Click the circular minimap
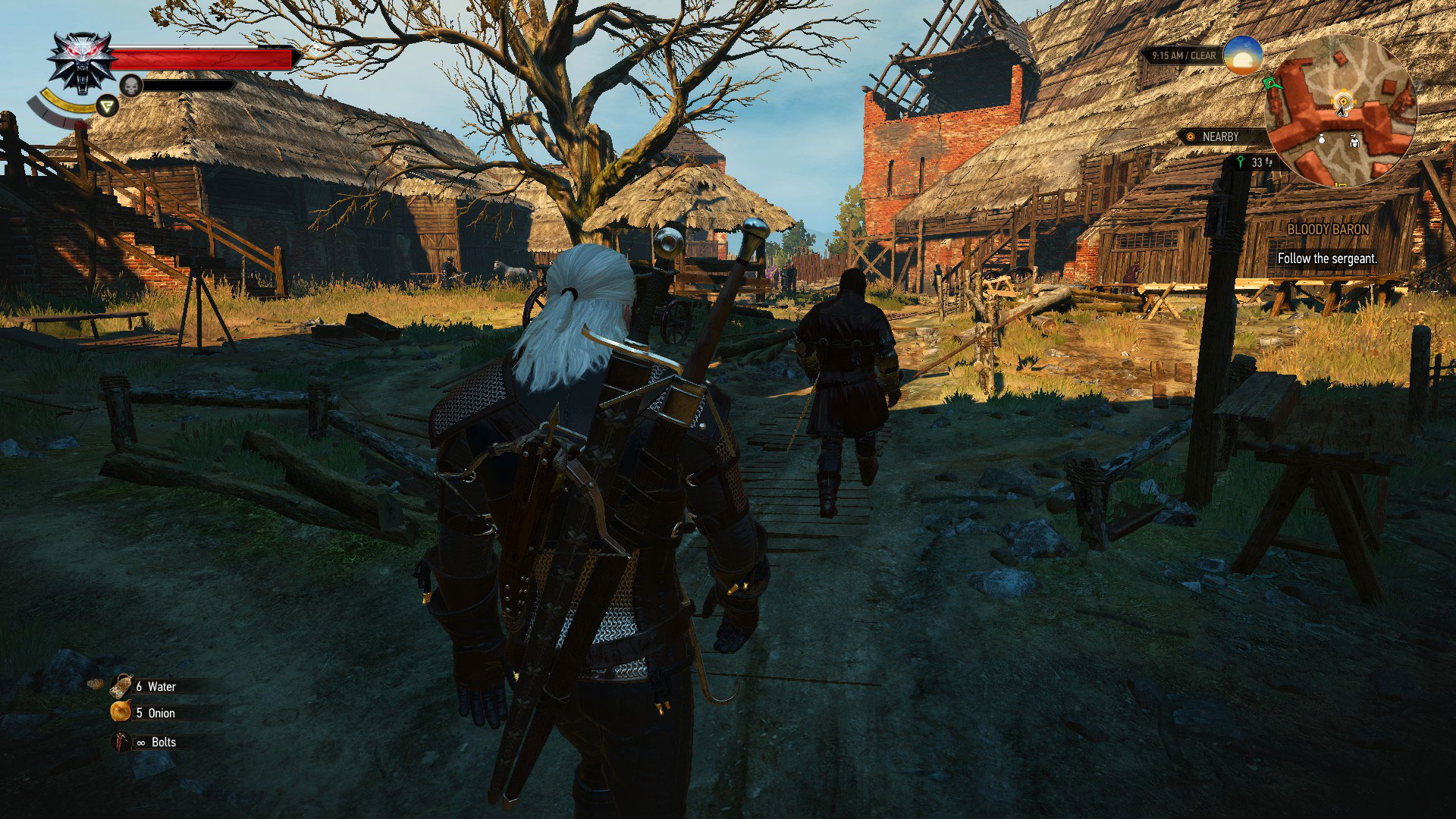Image resolution: width=1456 pixels, height=819 pixels. (1340, 111)
